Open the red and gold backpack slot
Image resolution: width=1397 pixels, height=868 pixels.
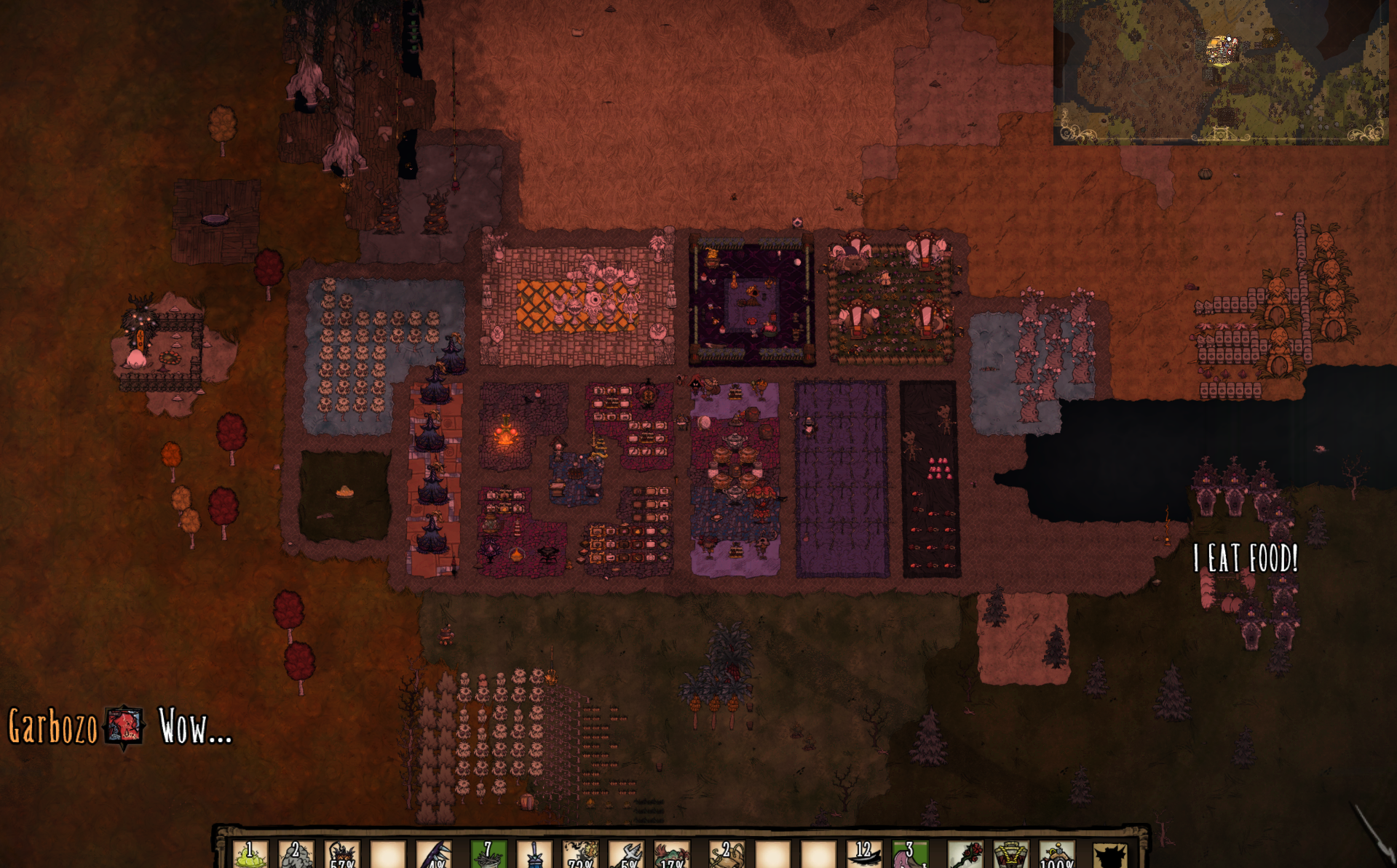pos(1011,854)
